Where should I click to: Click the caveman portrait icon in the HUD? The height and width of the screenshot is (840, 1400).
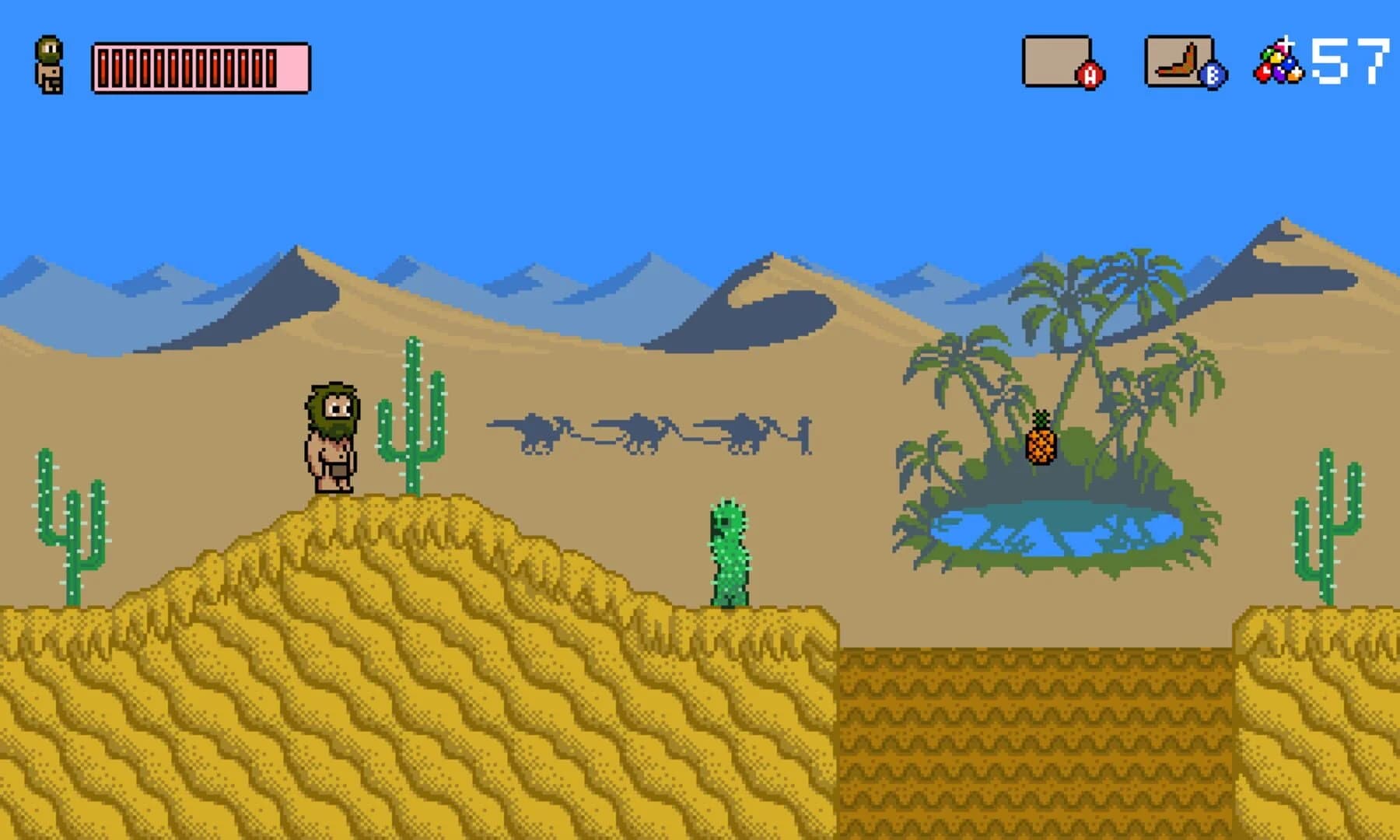[x=48, y=66]
